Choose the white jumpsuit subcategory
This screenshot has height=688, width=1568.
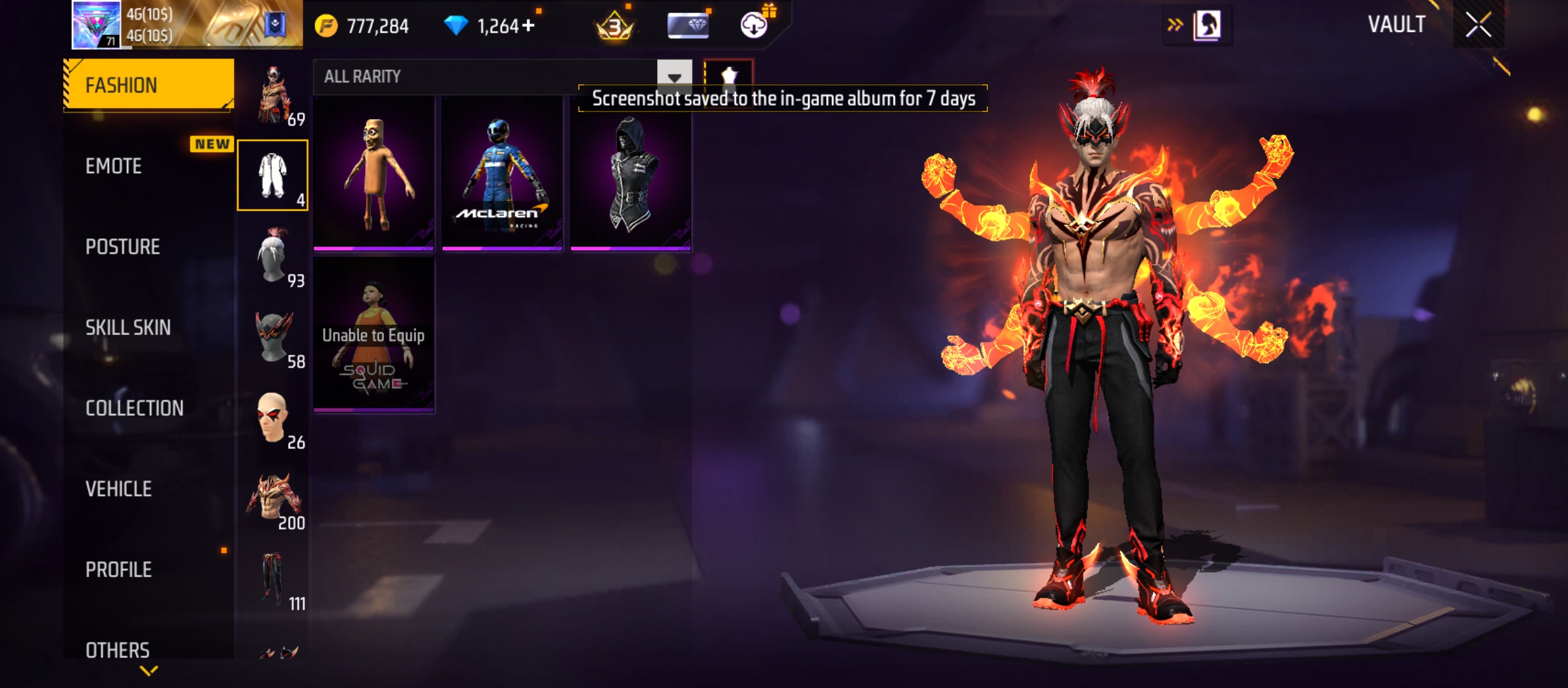(273, 175)
